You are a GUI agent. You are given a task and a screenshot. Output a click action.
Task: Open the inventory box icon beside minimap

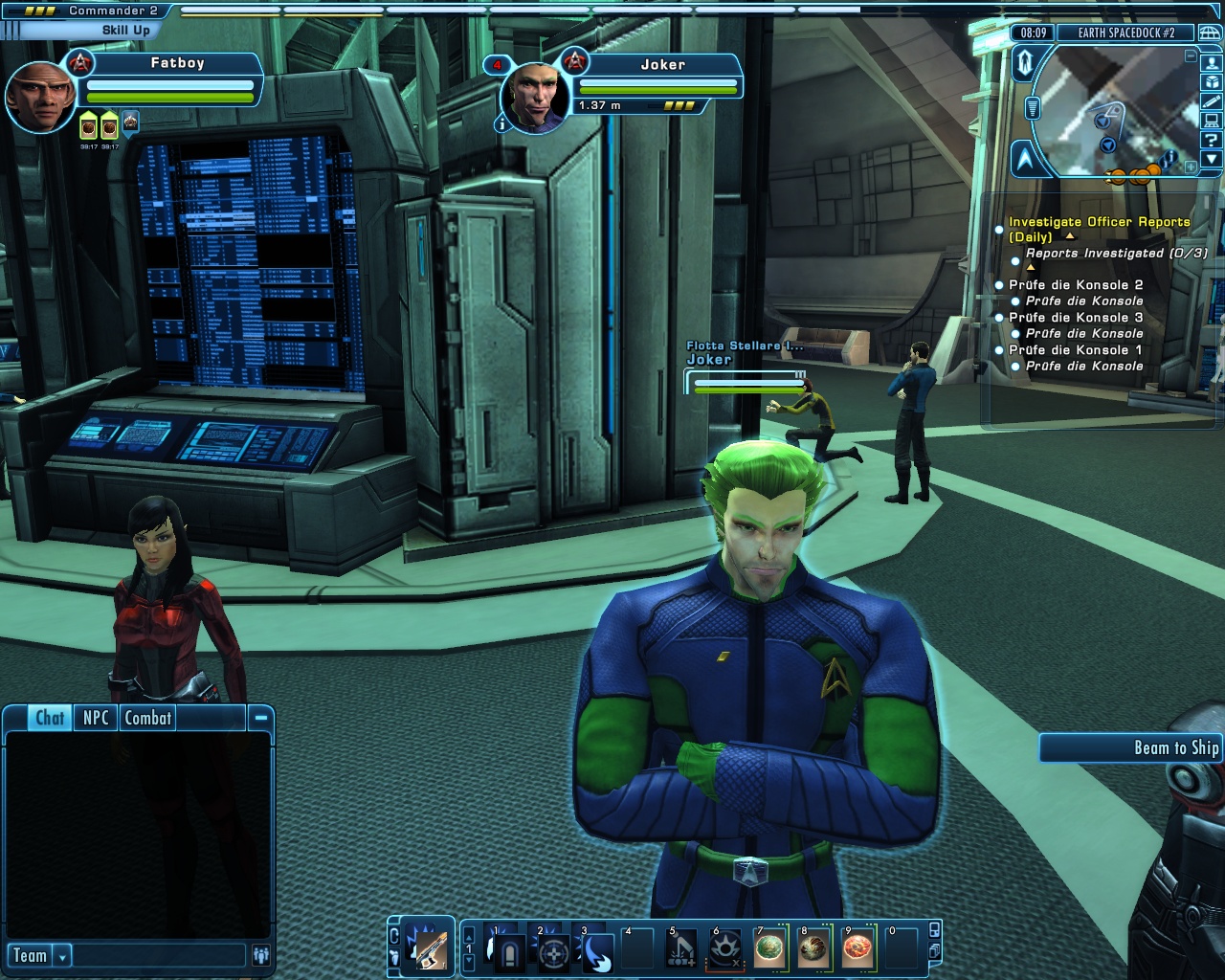click(x=1212, y=82)
